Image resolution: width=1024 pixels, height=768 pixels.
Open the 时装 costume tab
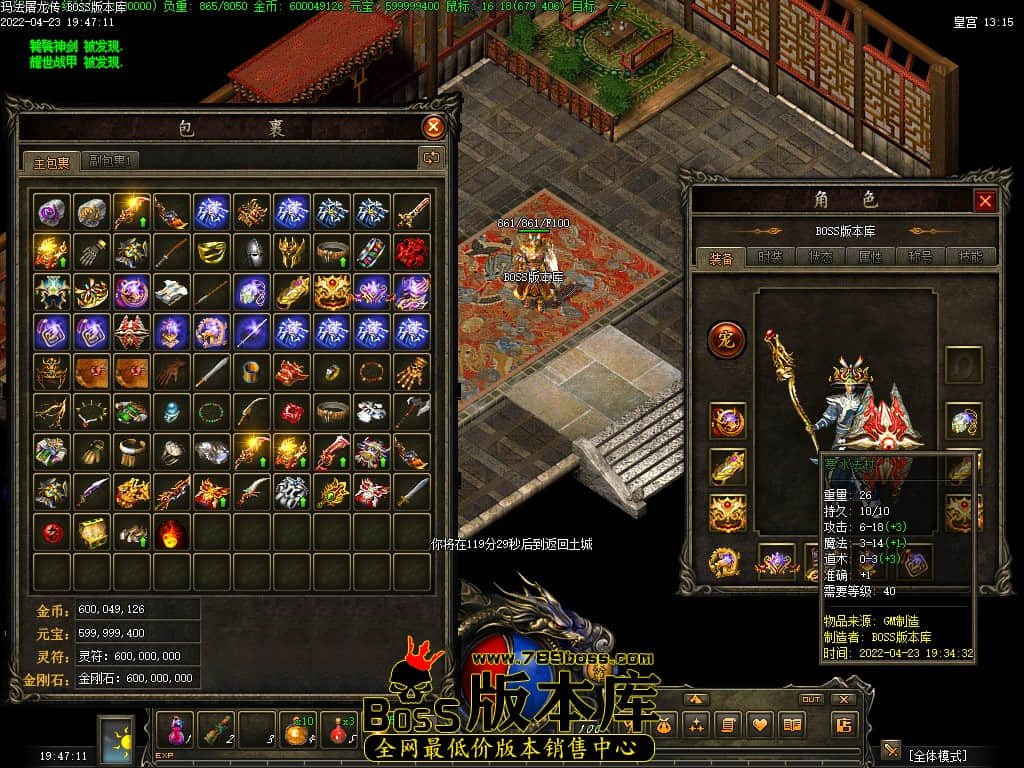(x=770, y=257)
